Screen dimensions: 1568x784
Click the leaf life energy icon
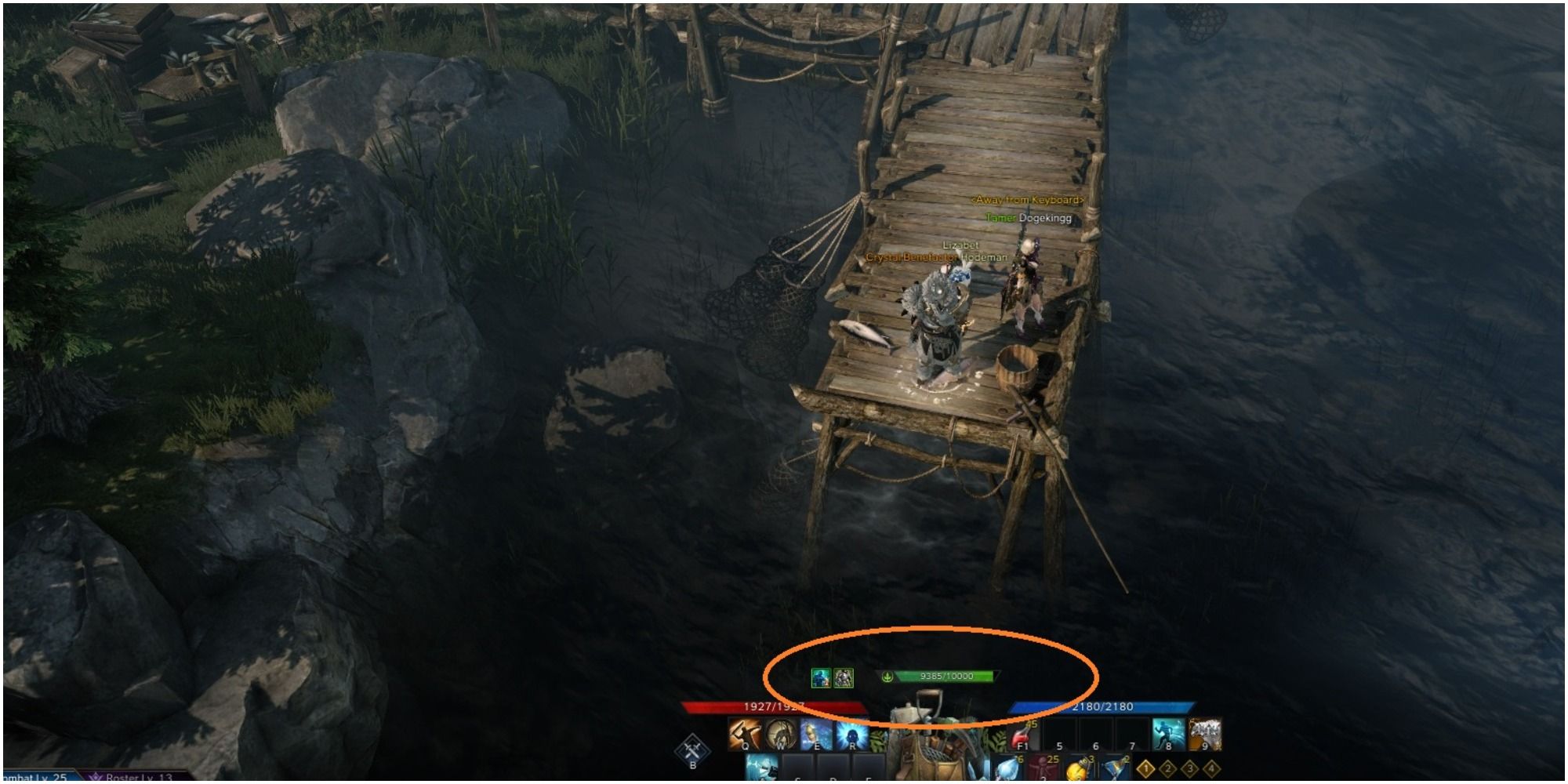pyautogui.click(x=887, y=676)
